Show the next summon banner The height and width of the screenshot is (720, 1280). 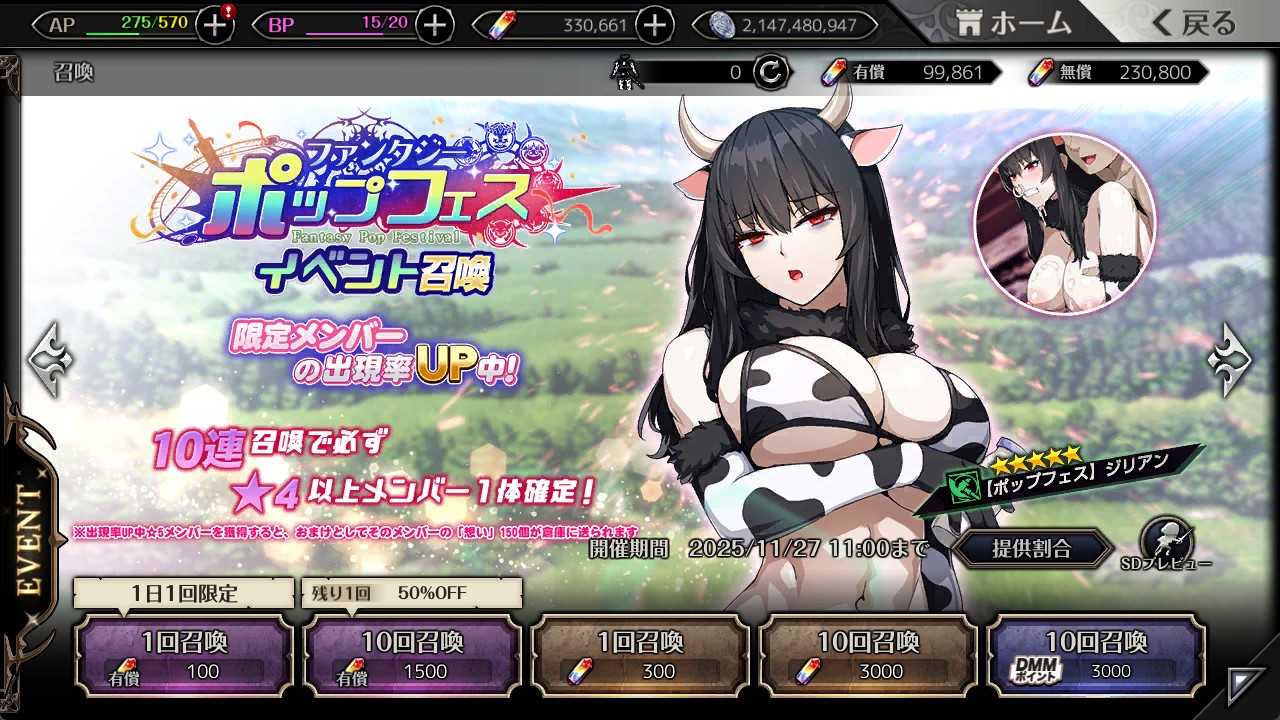click(1229, 357)
